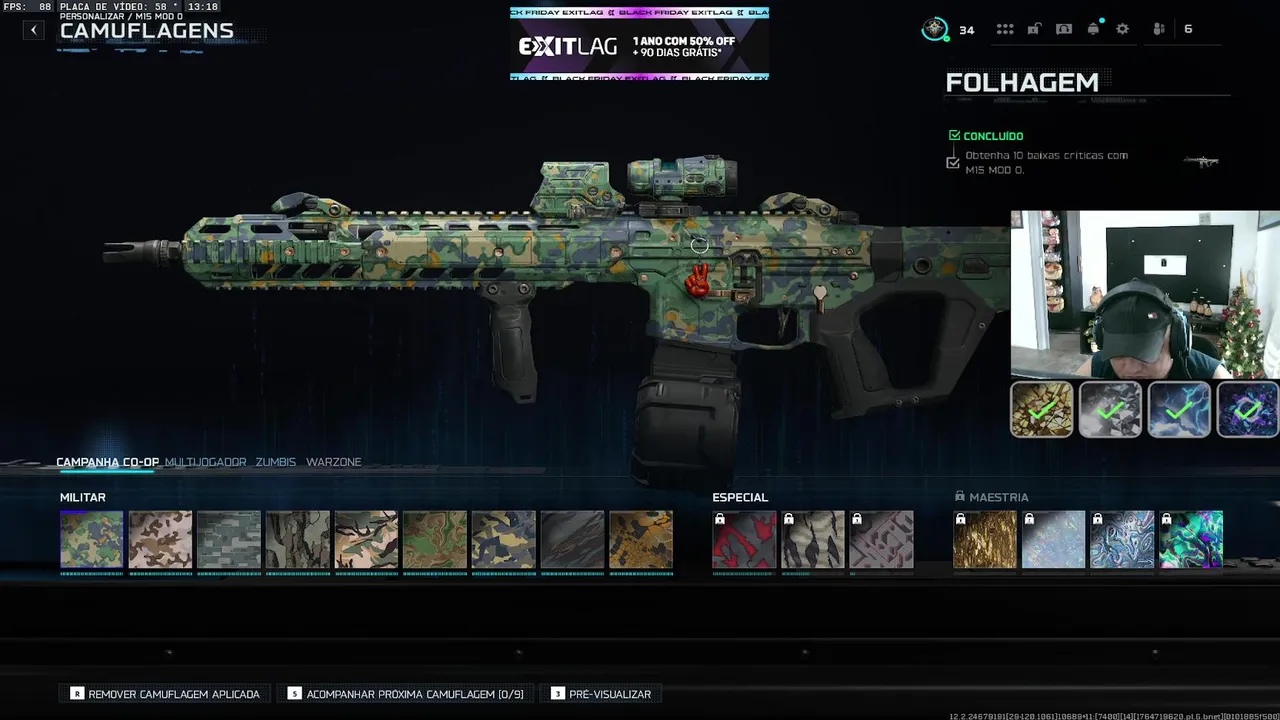Viewport: 1280px width, 720px height.
Task: Select the Warzone tab
Action: point(333,462)
